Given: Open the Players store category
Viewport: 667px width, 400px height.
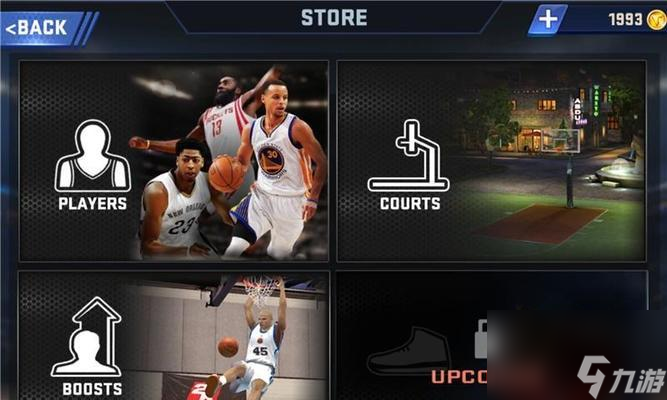Looking at the screenshot, I should (x=173, y=160).
